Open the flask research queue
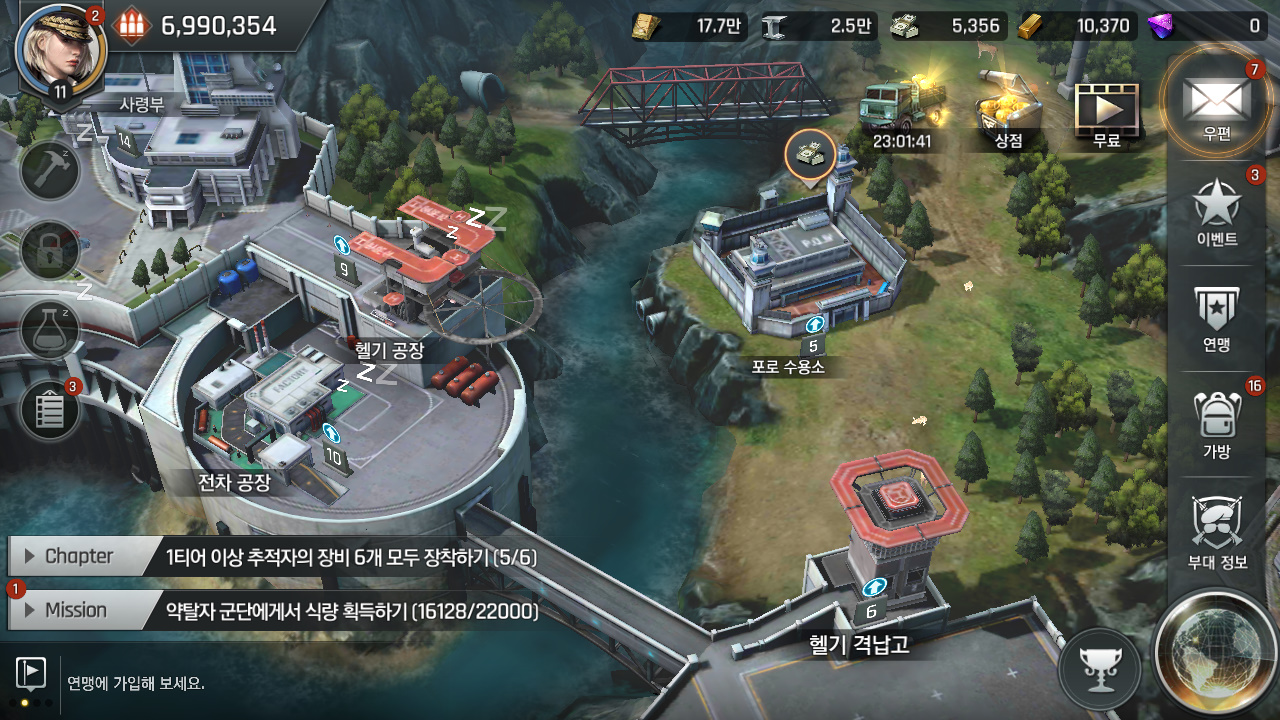 (x=50, y=330)
